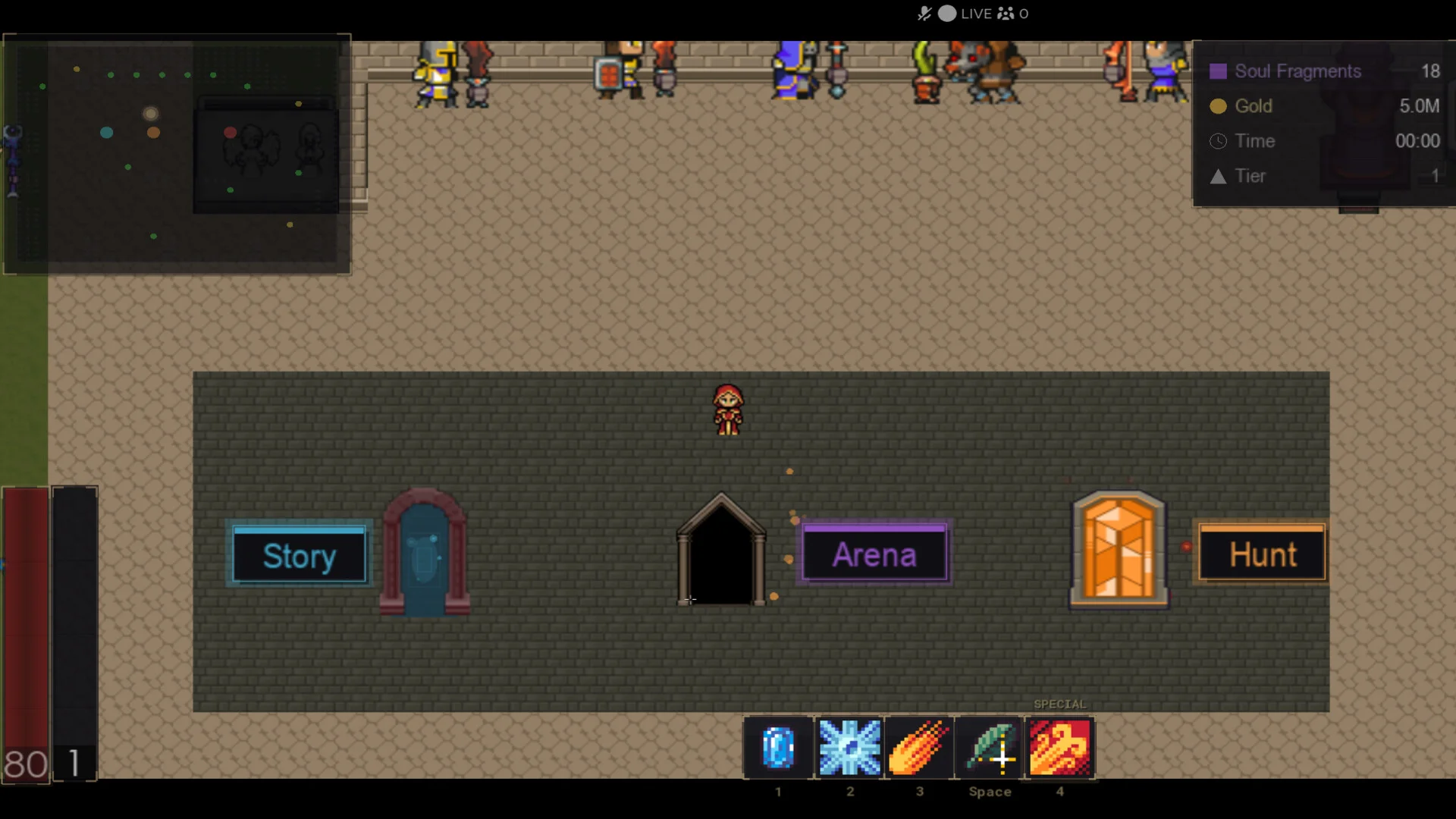Screen dimensions: 1456x819
Task: Select the Story mode sign
Action: click(299, 555)
